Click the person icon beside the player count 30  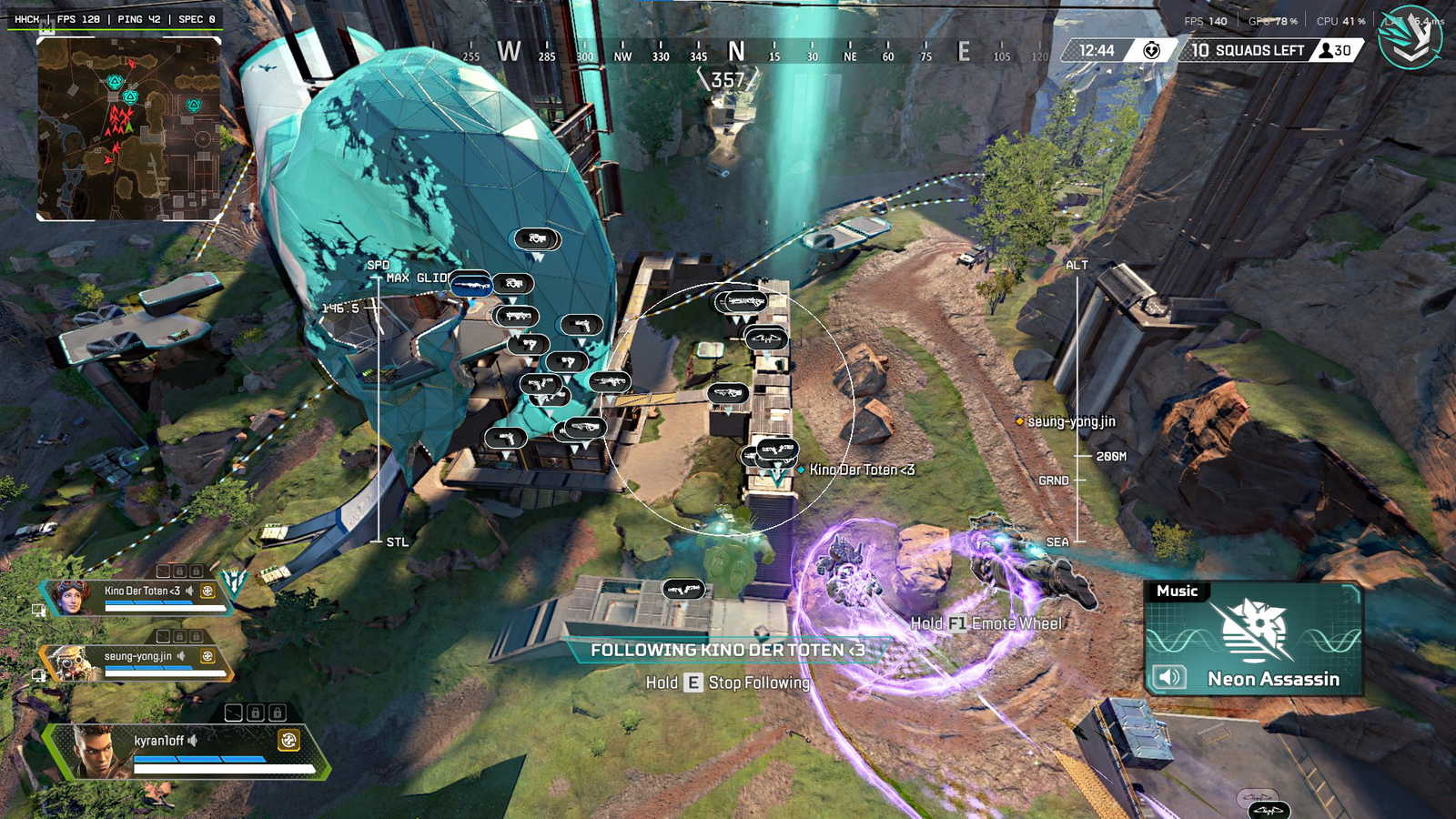(x=1324, y=51)
